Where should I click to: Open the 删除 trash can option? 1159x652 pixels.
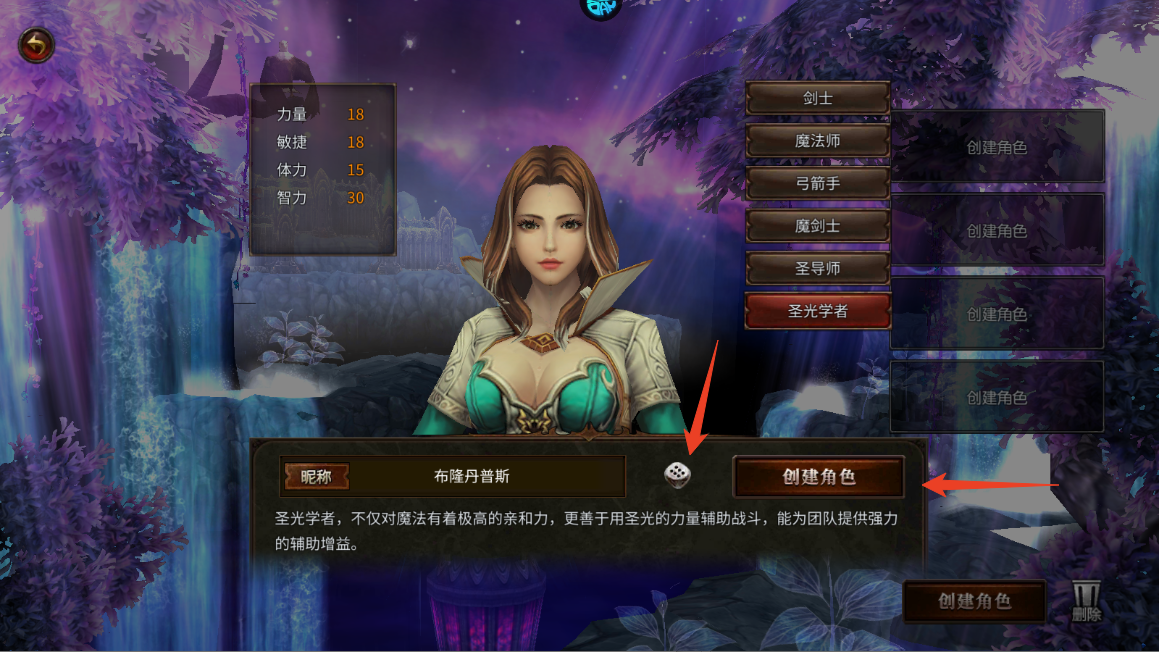(x=1086, y=602)
